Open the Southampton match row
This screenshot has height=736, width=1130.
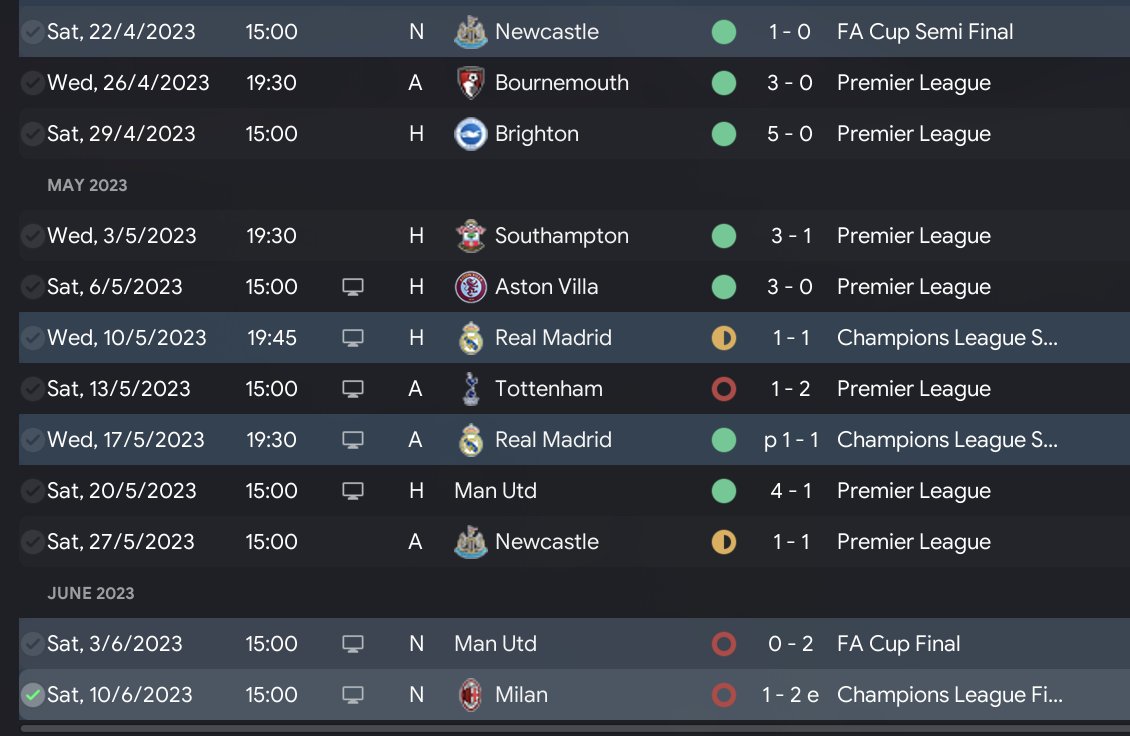pos(561,236)
